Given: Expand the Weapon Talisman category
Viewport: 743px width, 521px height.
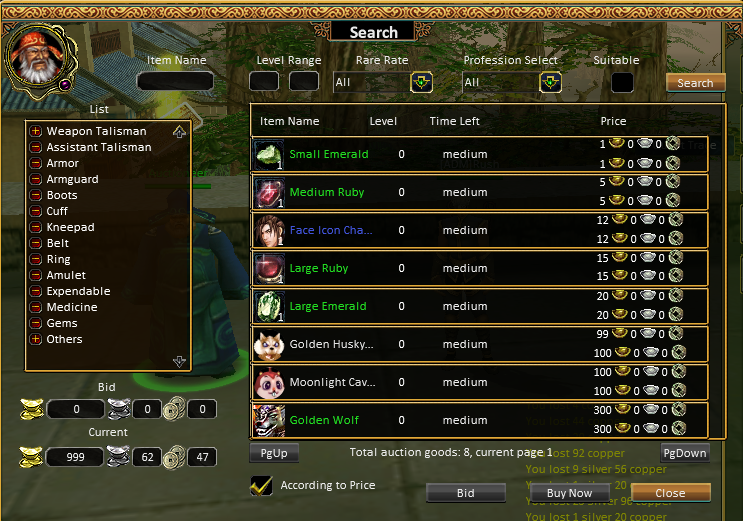Looking at the screenshot, I should 36,131.
